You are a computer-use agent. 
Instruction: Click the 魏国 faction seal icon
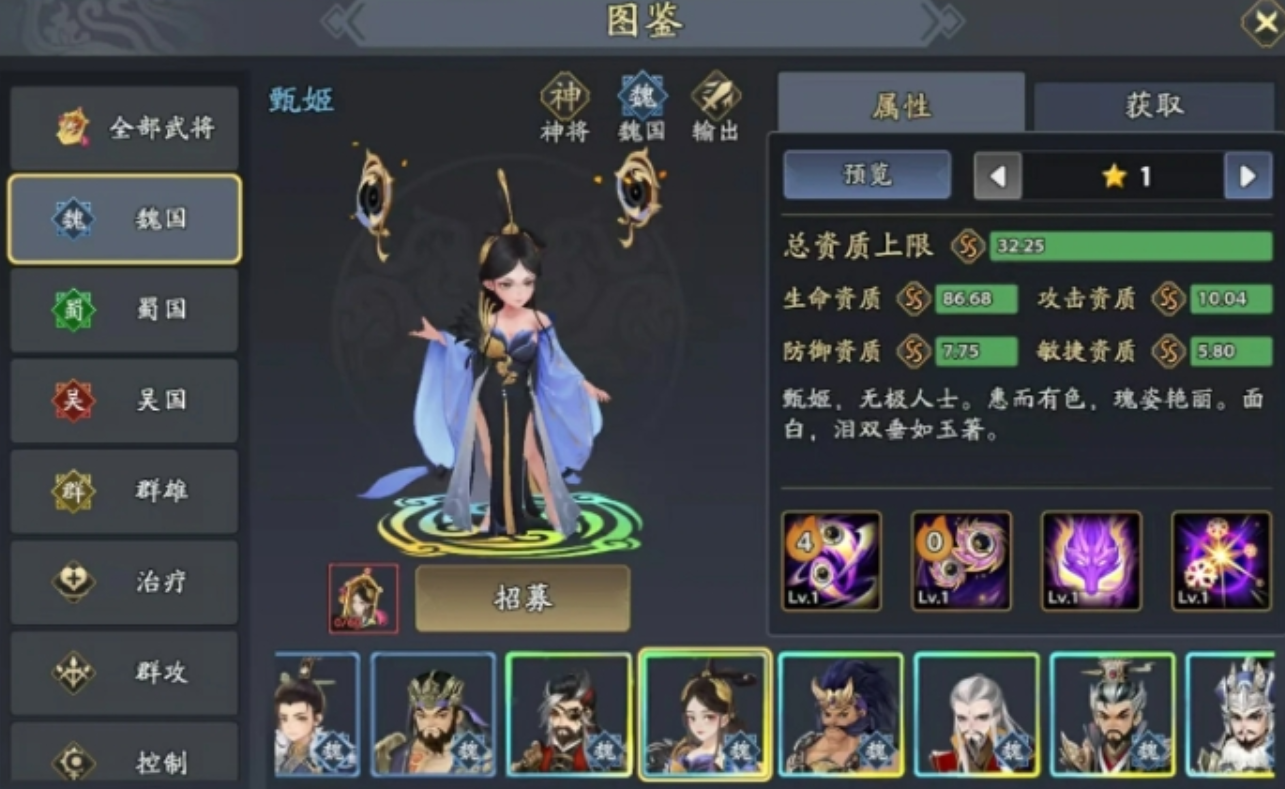coord(641,96)
